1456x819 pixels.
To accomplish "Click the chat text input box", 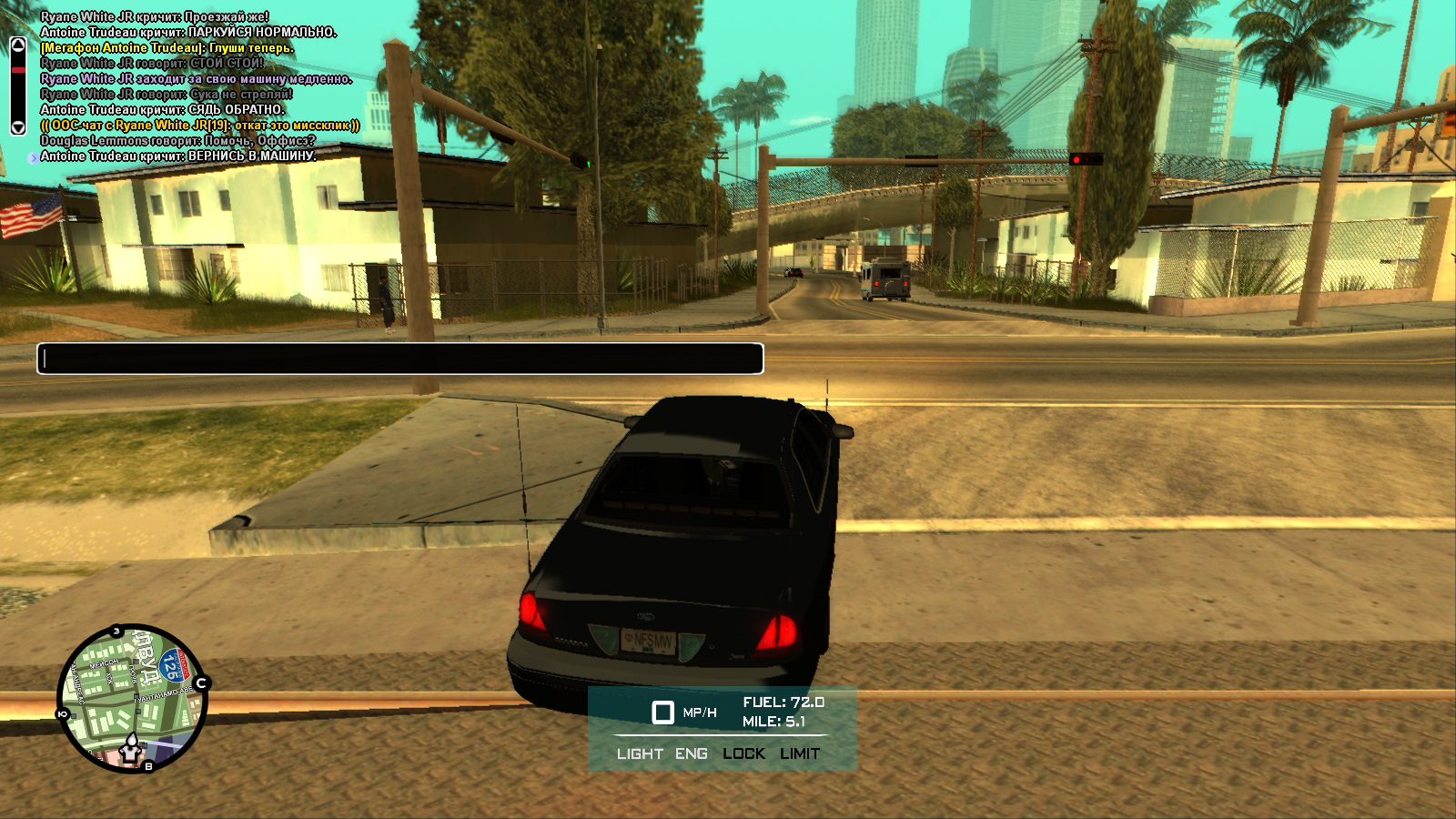I will (x=399, y=359).
